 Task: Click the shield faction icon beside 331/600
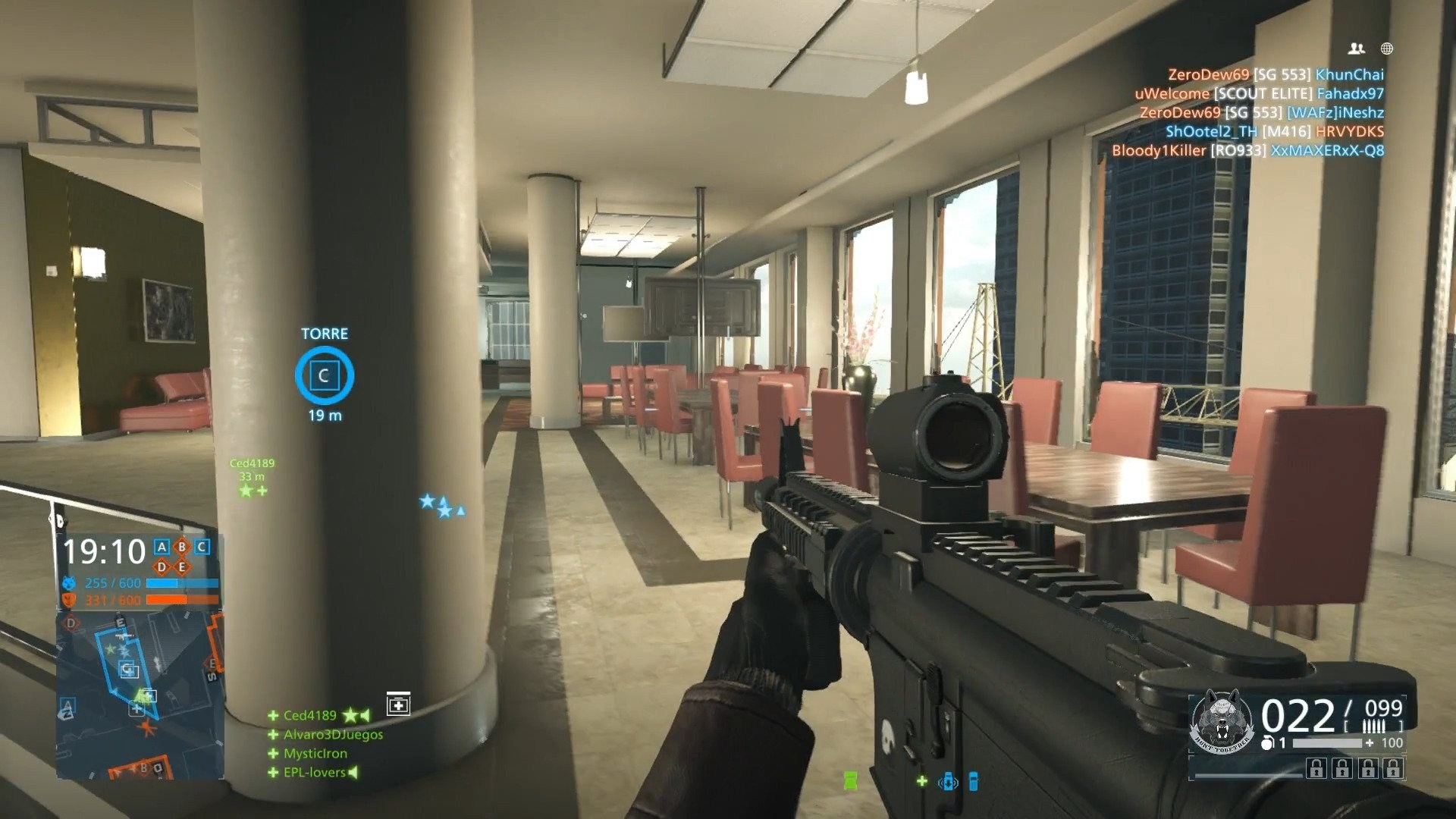pyautogui.click(x=68, y=600)
